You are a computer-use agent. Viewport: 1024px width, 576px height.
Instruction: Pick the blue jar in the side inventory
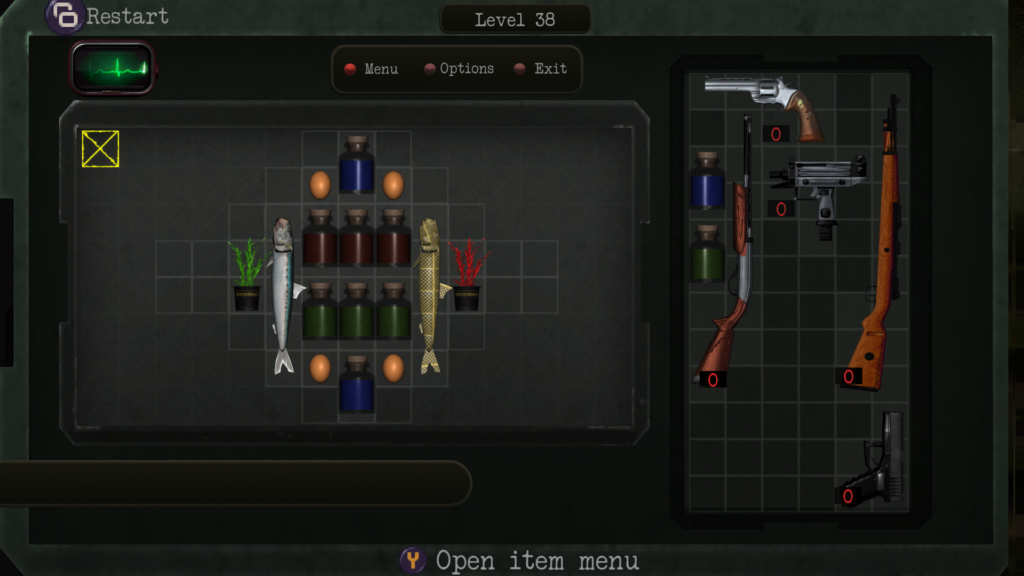click(707, 181)
